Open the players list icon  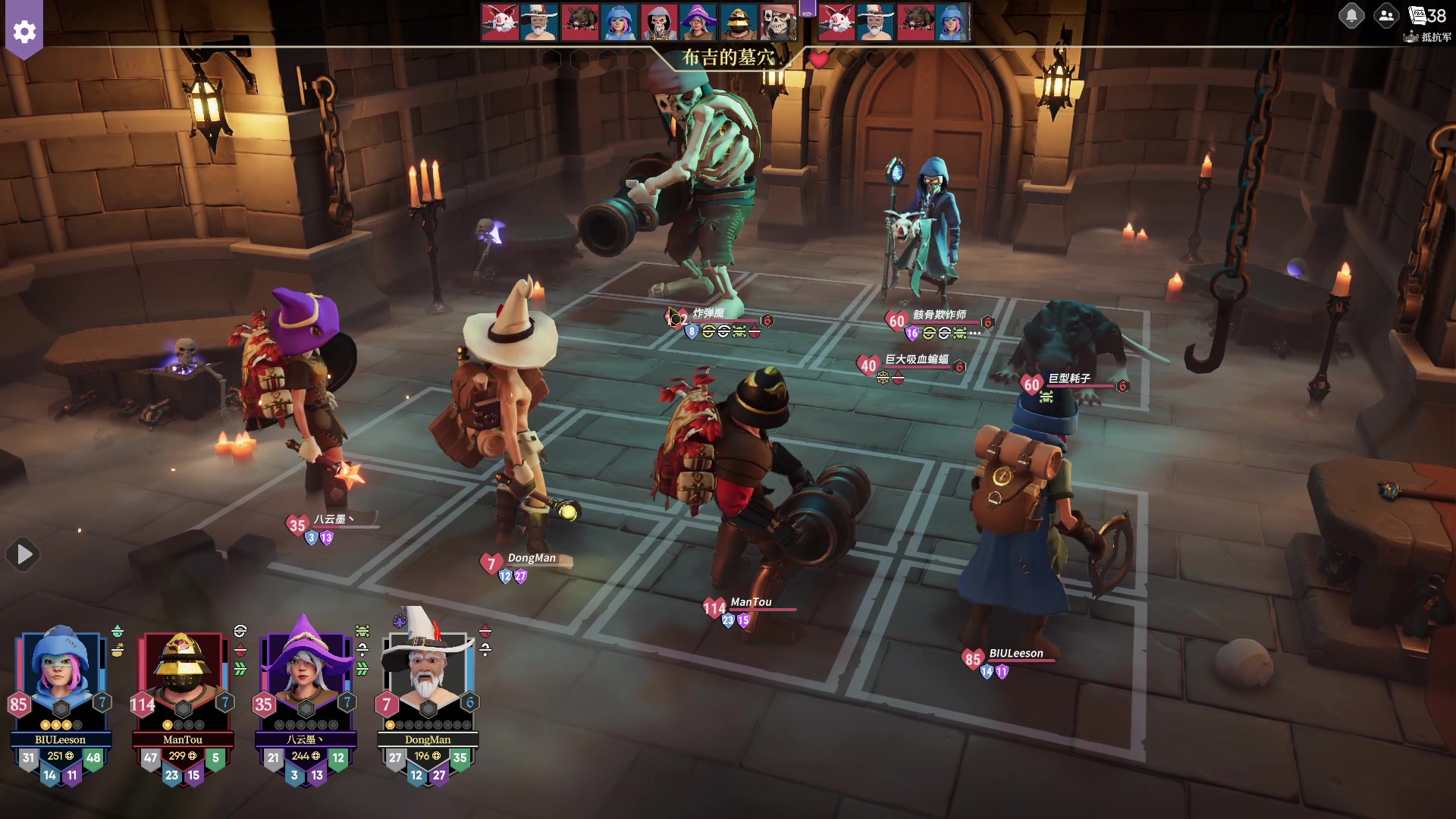1386,15
